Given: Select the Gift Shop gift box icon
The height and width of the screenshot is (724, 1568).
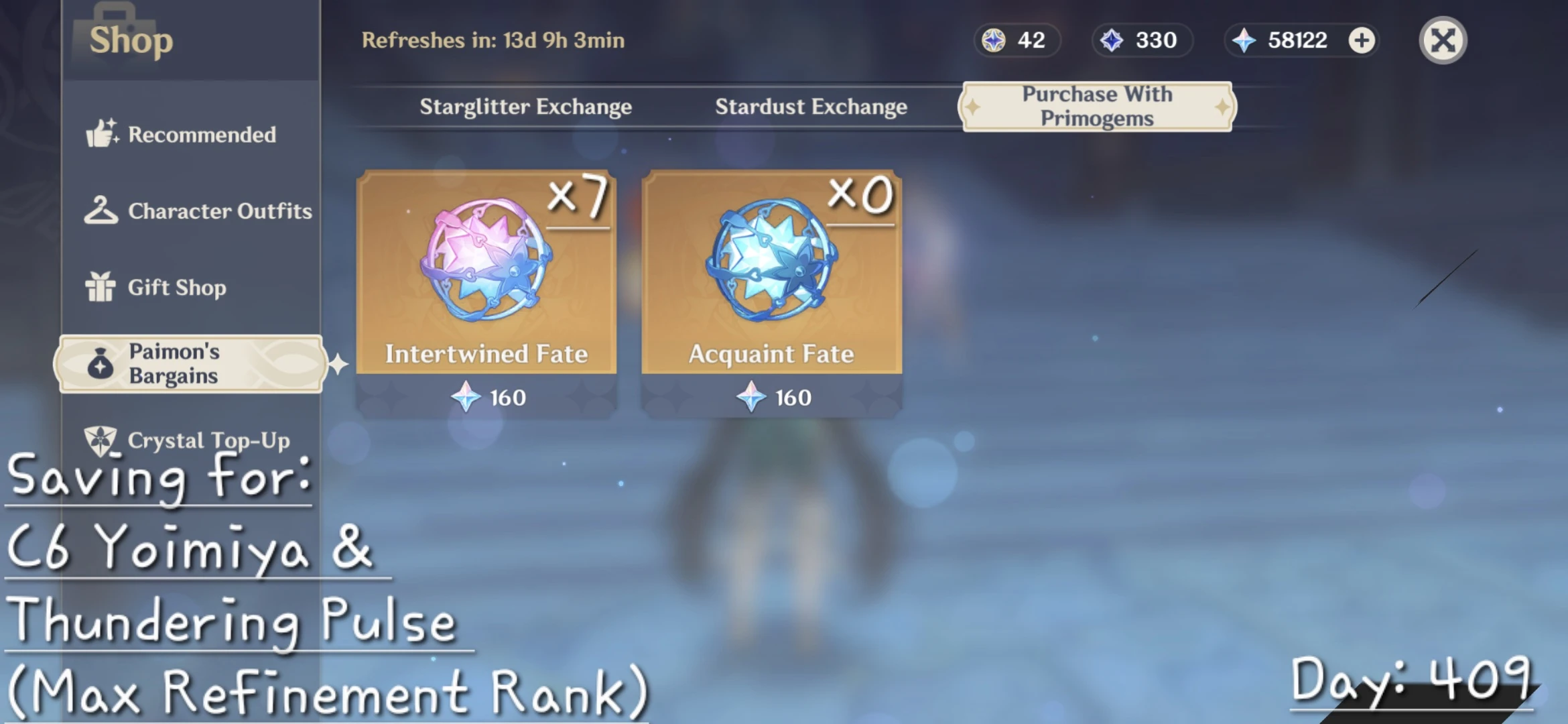Looking at the screenshot, I should point(102,287).
